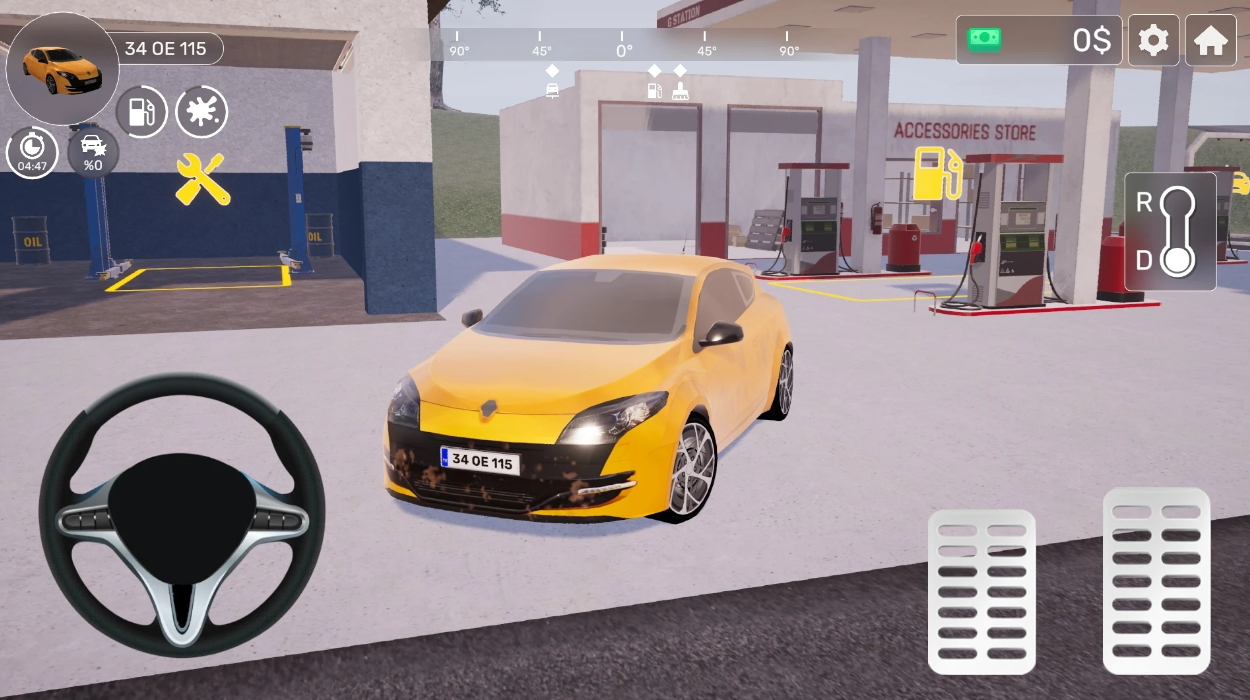This screenshot has height=700, width=1250.
Task: Tap the yellow car thumbnail
Action: (62, 68)
